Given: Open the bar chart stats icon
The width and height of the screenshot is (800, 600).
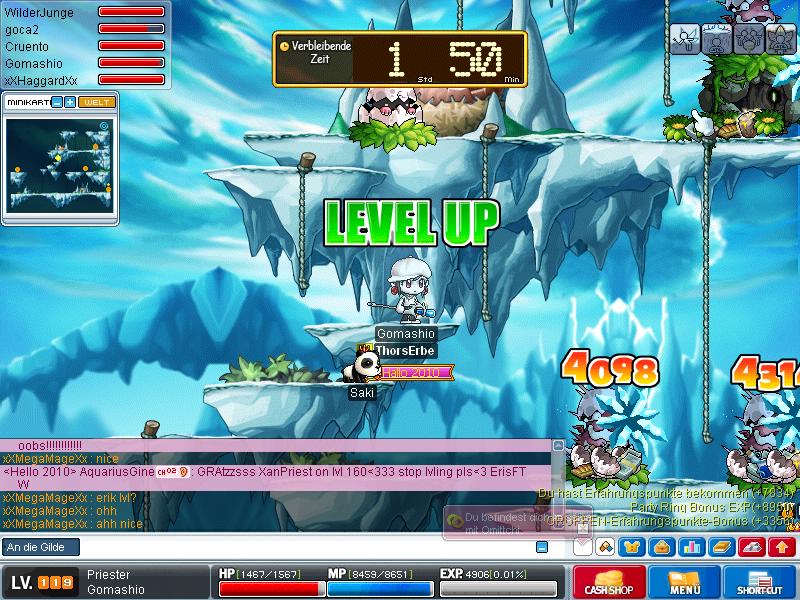Looking at the screenshot, I should (692, 547).
